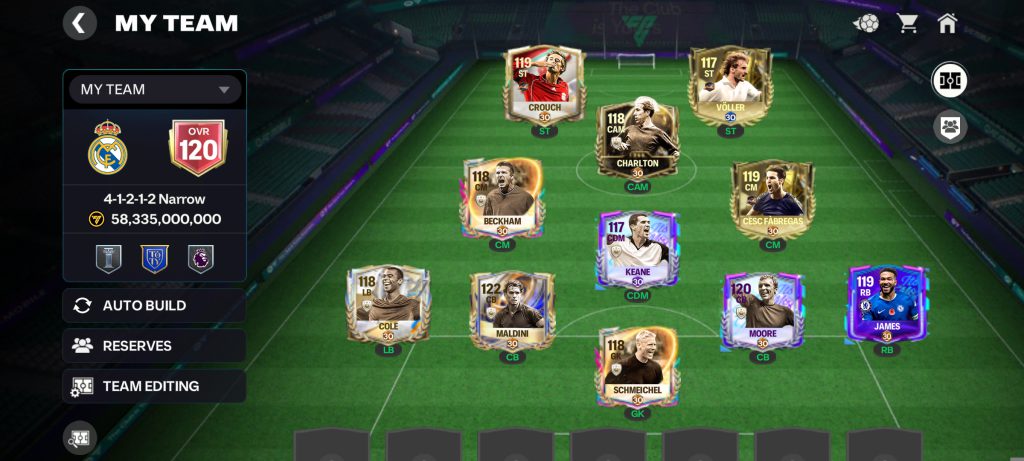
Task: Return to the home screen
Action: point(948,23)
